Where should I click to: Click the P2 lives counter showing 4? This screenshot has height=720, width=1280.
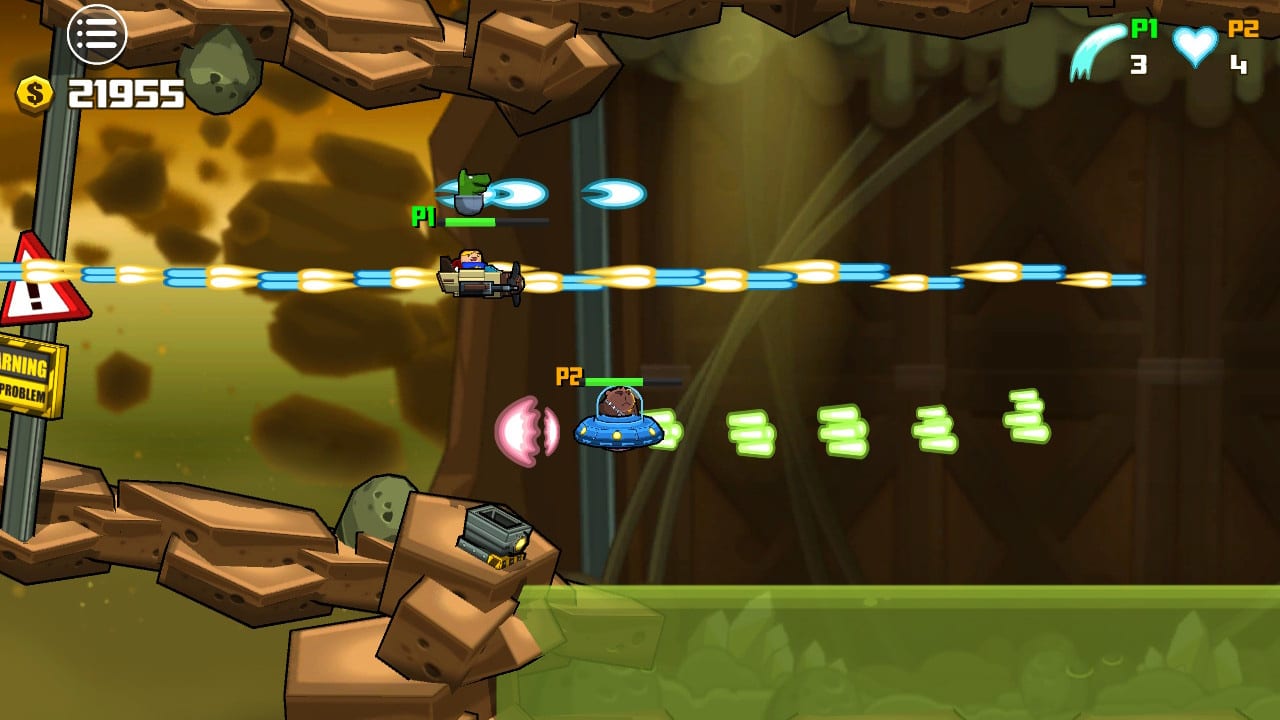tap(1237, 62)
